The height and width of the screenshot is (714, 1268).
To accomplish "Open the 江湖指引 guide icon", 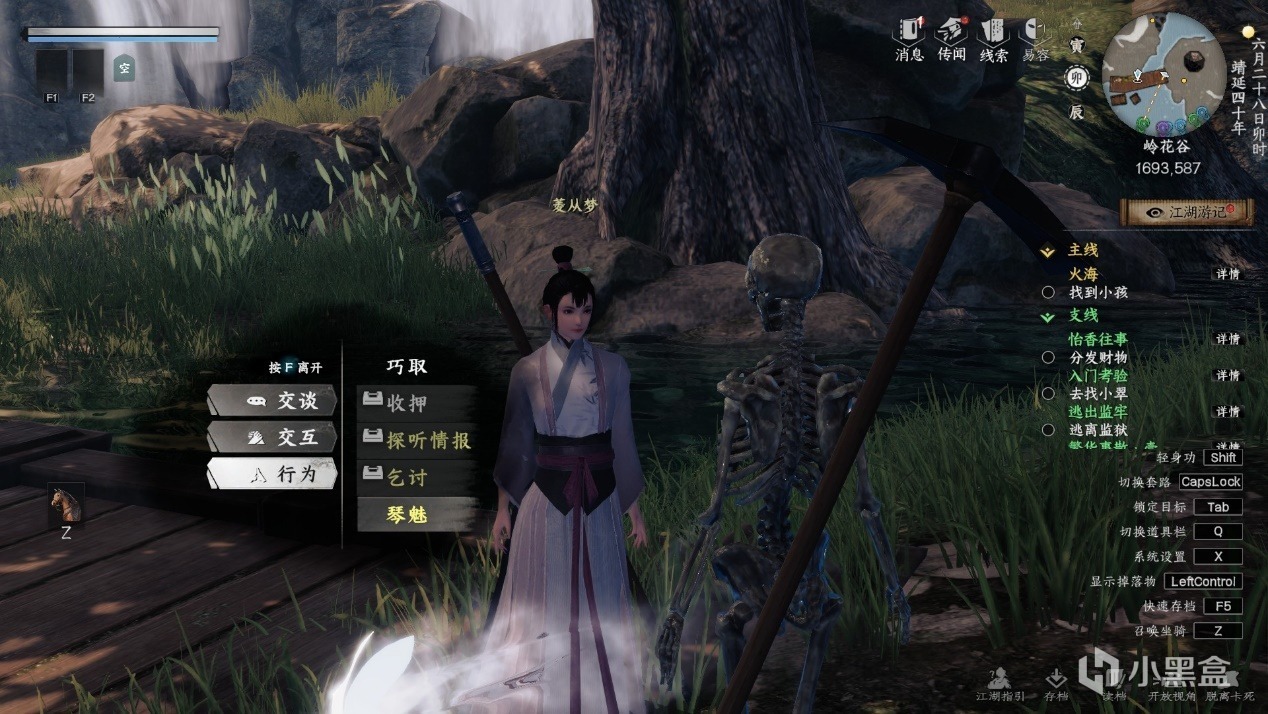I will (x=996, y=685).
